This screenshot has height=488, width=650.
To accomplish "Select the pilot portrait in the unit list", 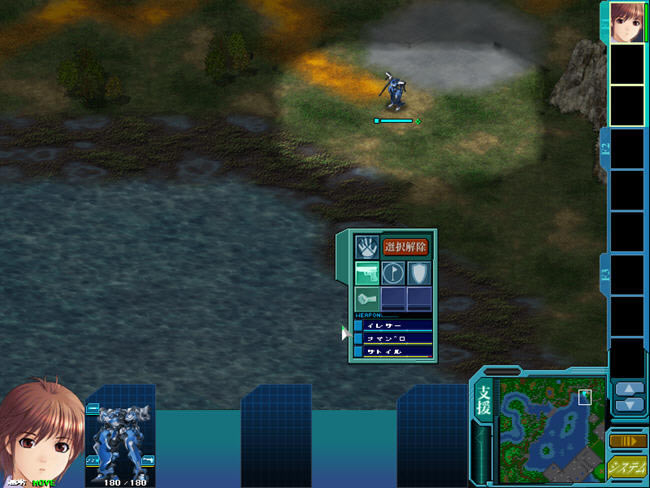I will 626,21.
